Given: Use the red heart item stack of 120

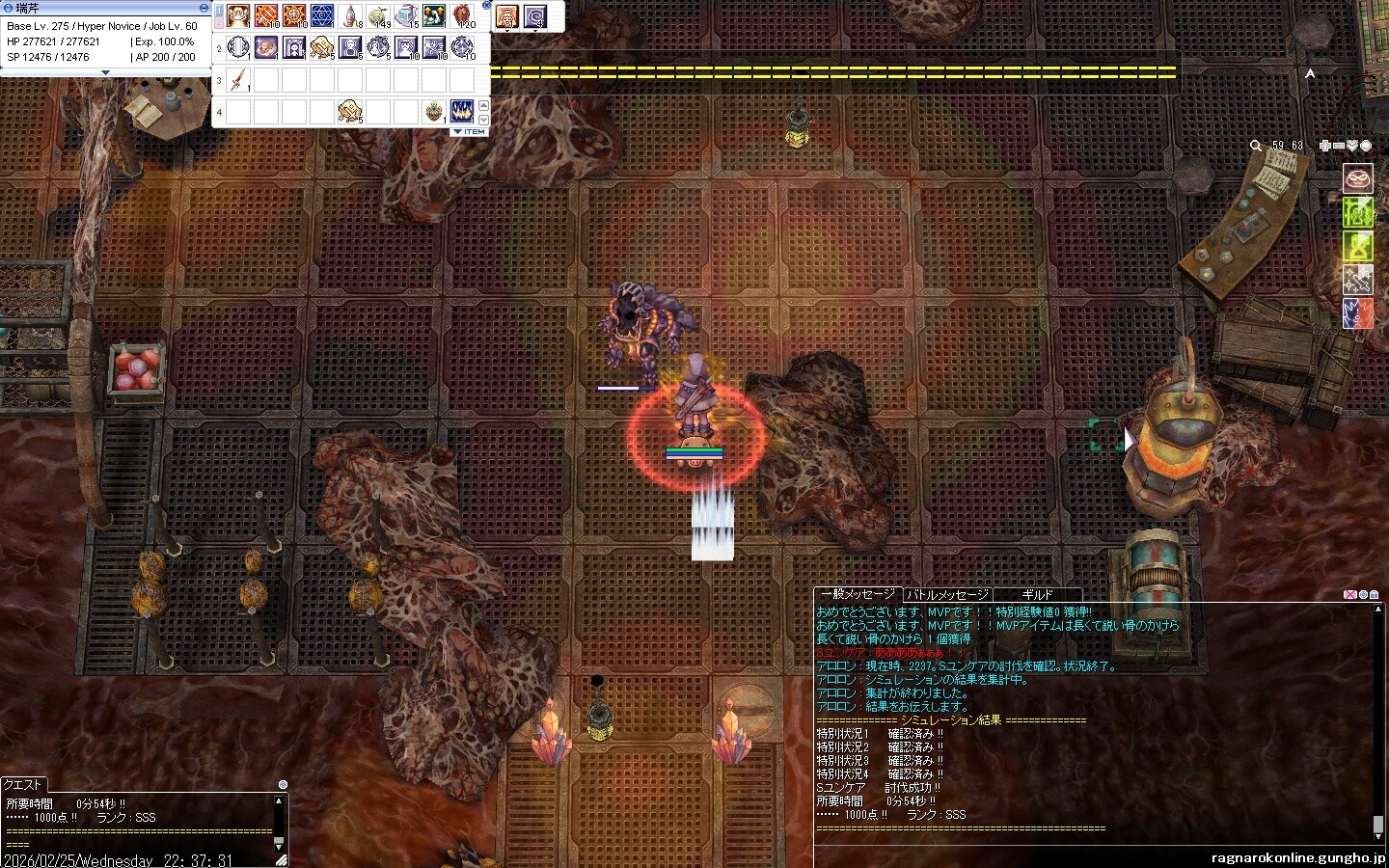Looking at the screenshot, I should pyautogui.click(x=463, y=16).
